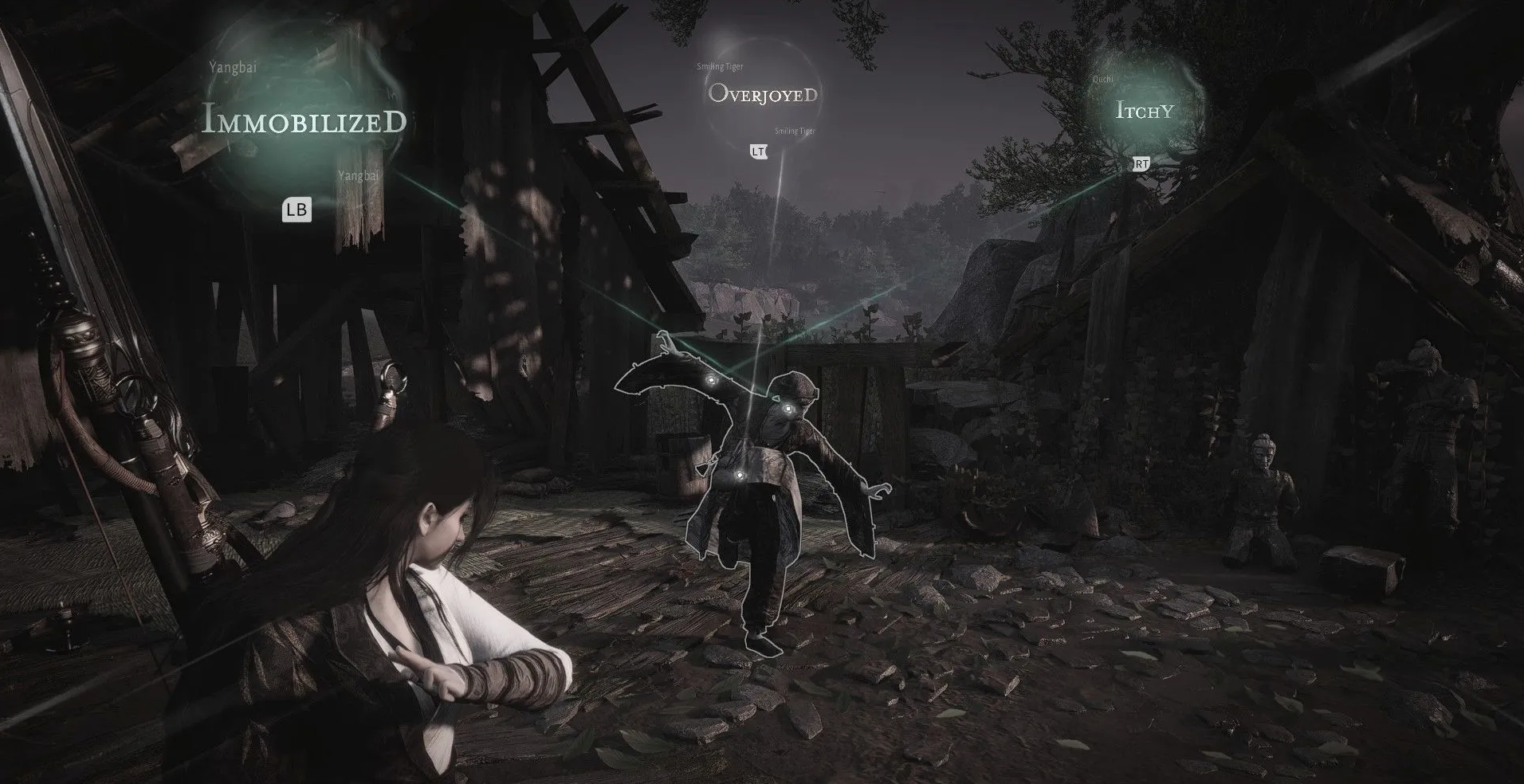Pick the Itchy acupoint effect
Image resolution: width=1524 pixels, height=784 pixels.
pos(1145,111)
